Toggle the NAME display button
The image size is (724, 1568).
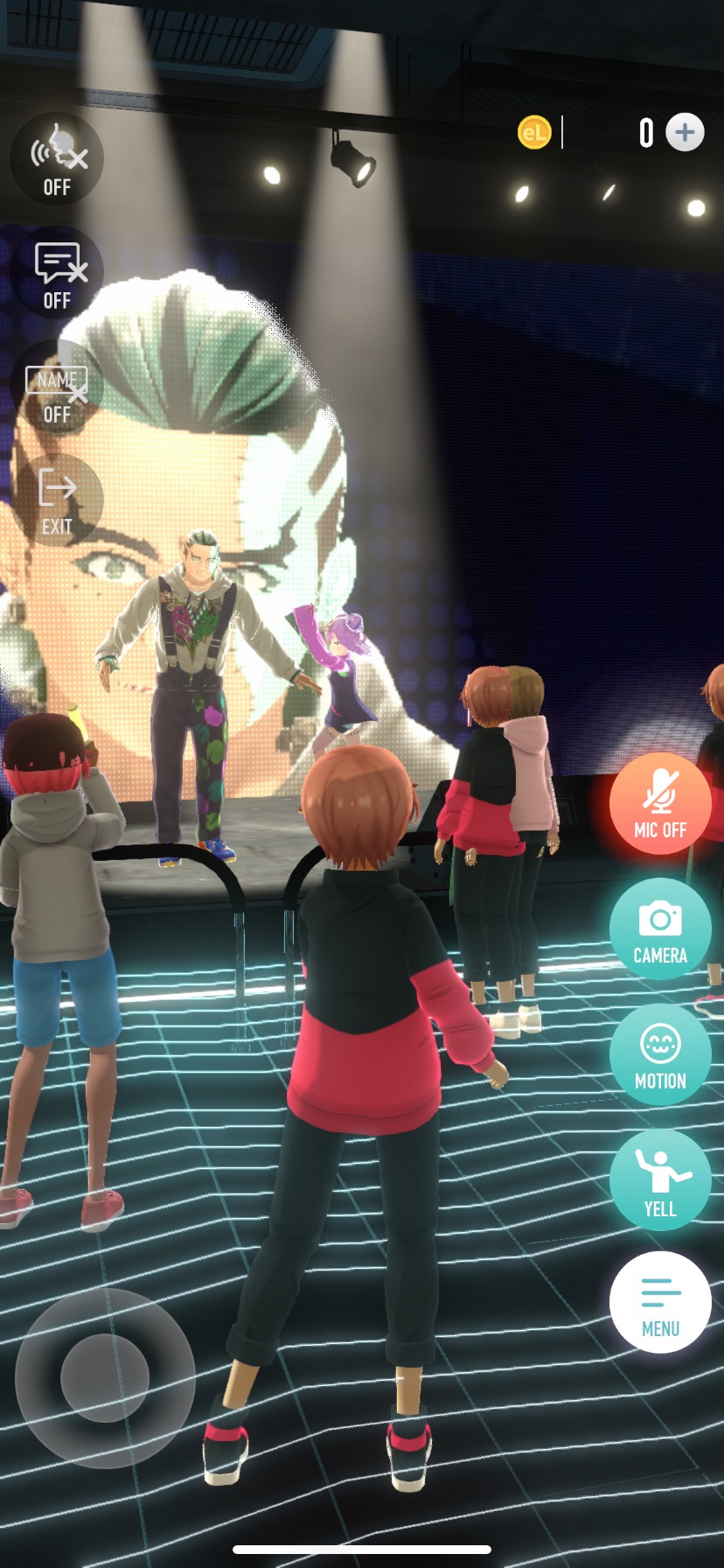pyautogui.click(x=57, y=388)
